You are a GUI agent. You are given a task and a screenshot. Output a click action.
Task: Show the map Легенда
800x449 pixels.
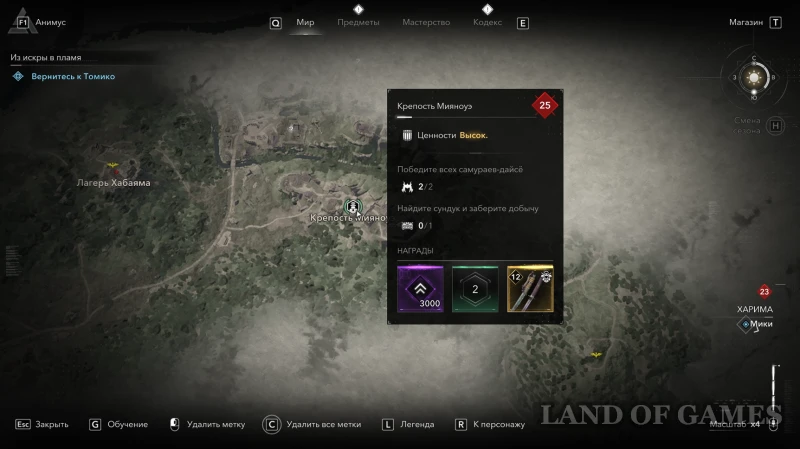(408, 424)
